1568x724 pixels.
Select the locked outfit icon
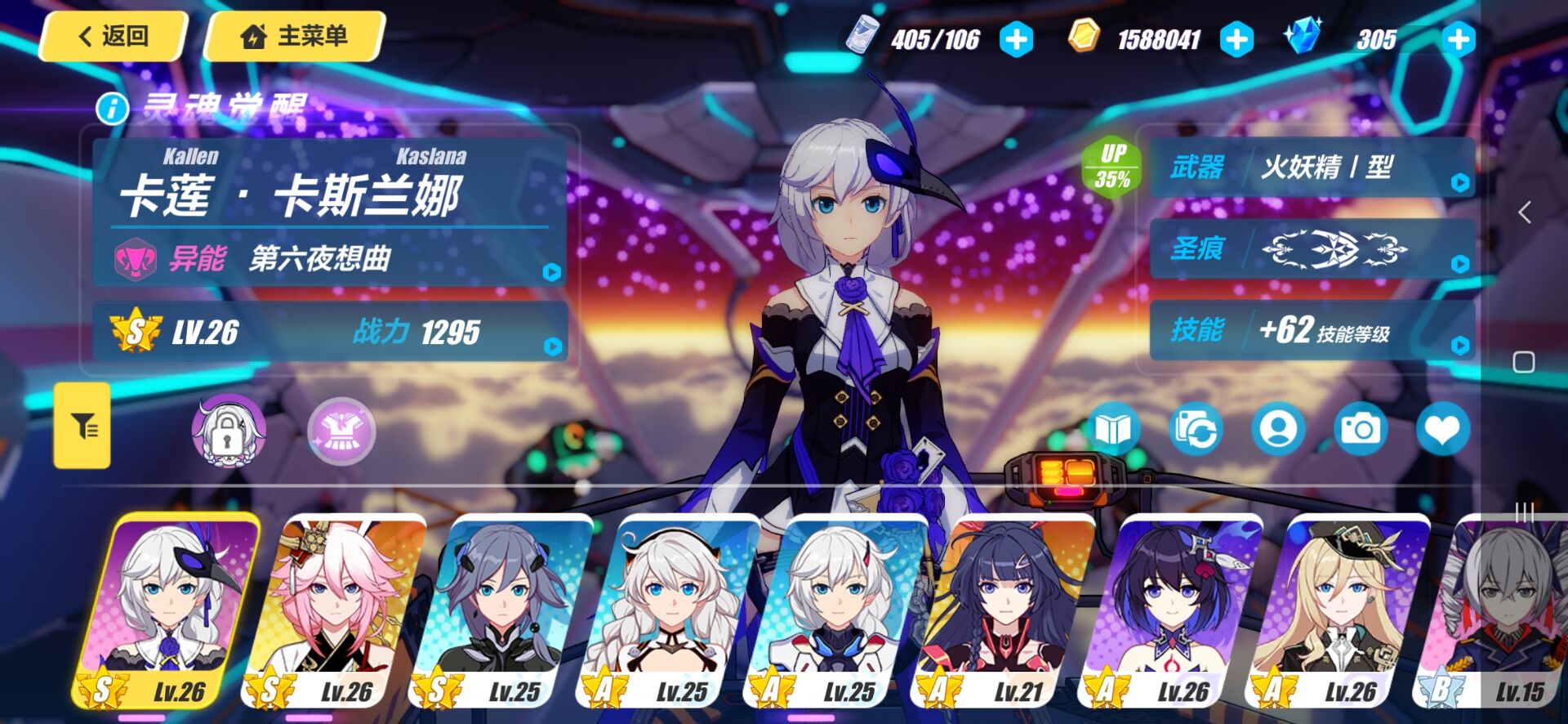coord(228,431)
